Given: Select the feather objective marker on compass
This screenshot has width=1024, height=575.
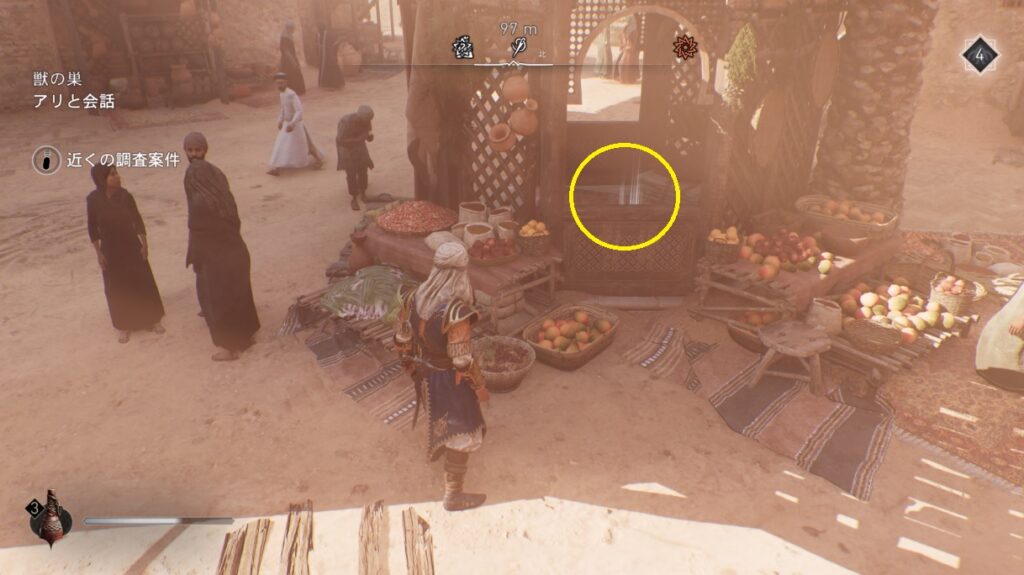Looking at the screenshot, I should (x=519, y=46).
